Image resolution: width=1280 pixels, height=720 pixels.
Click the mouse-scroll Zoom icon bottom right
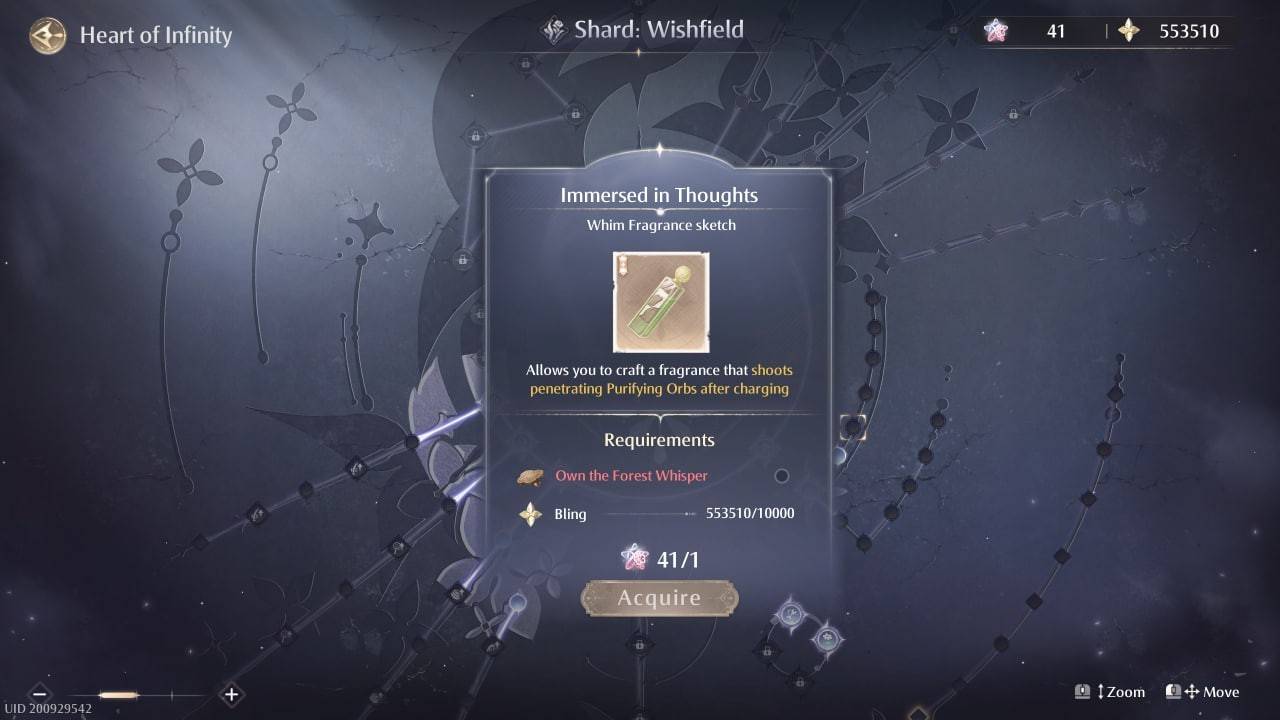pos(1083,691)
